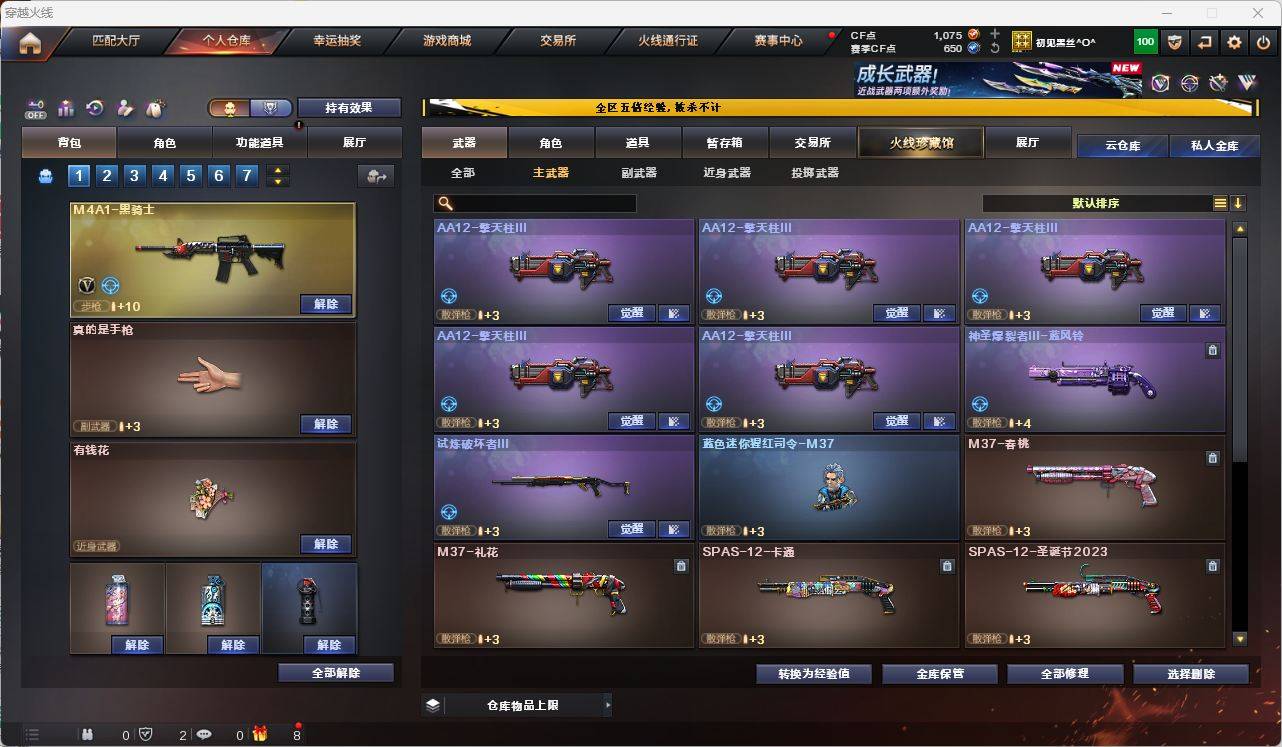Select the M37-礼花 shotgun thumbnail

[563, 595]
